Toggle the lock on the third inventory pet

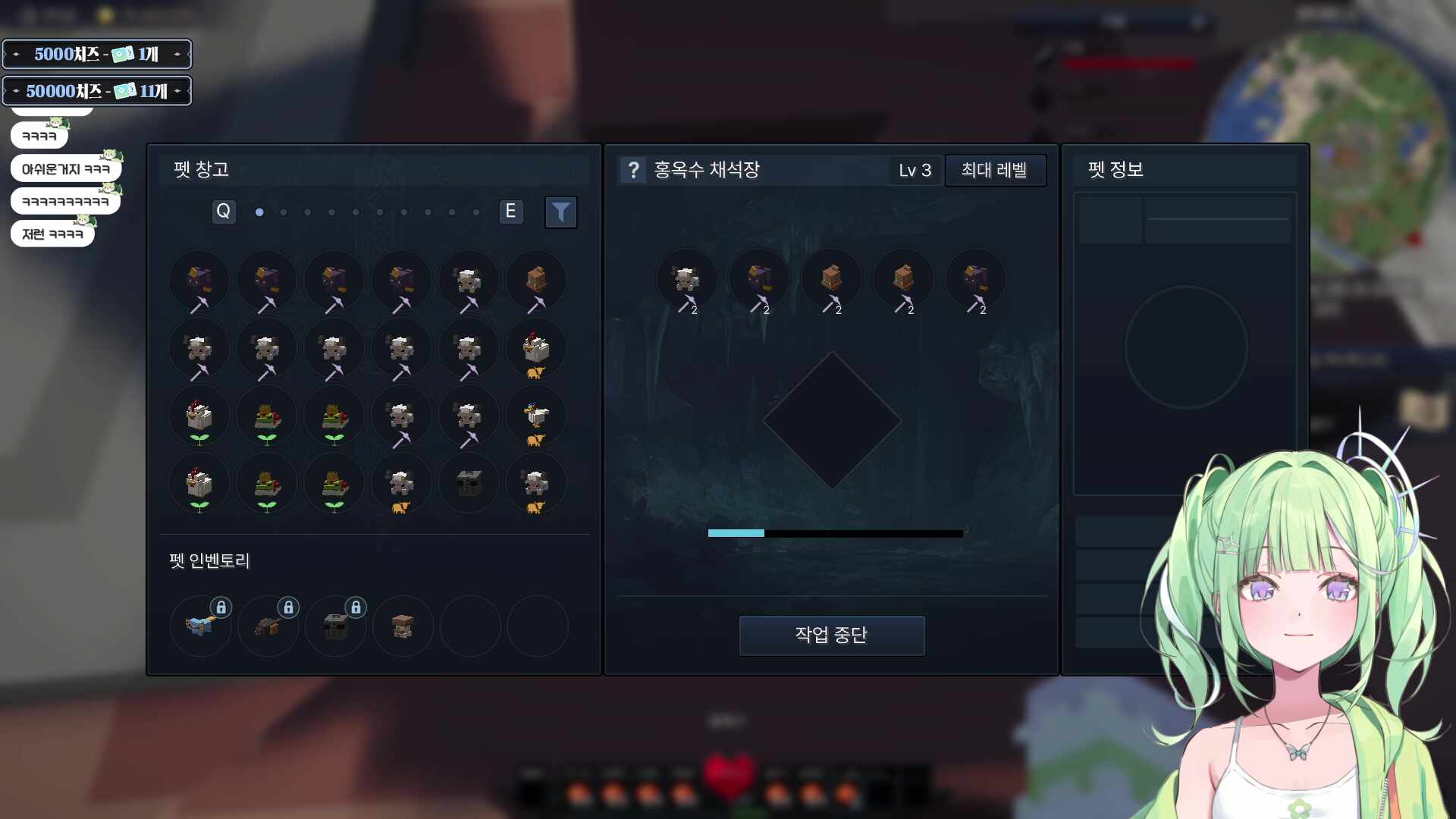(x=355, y=607)
